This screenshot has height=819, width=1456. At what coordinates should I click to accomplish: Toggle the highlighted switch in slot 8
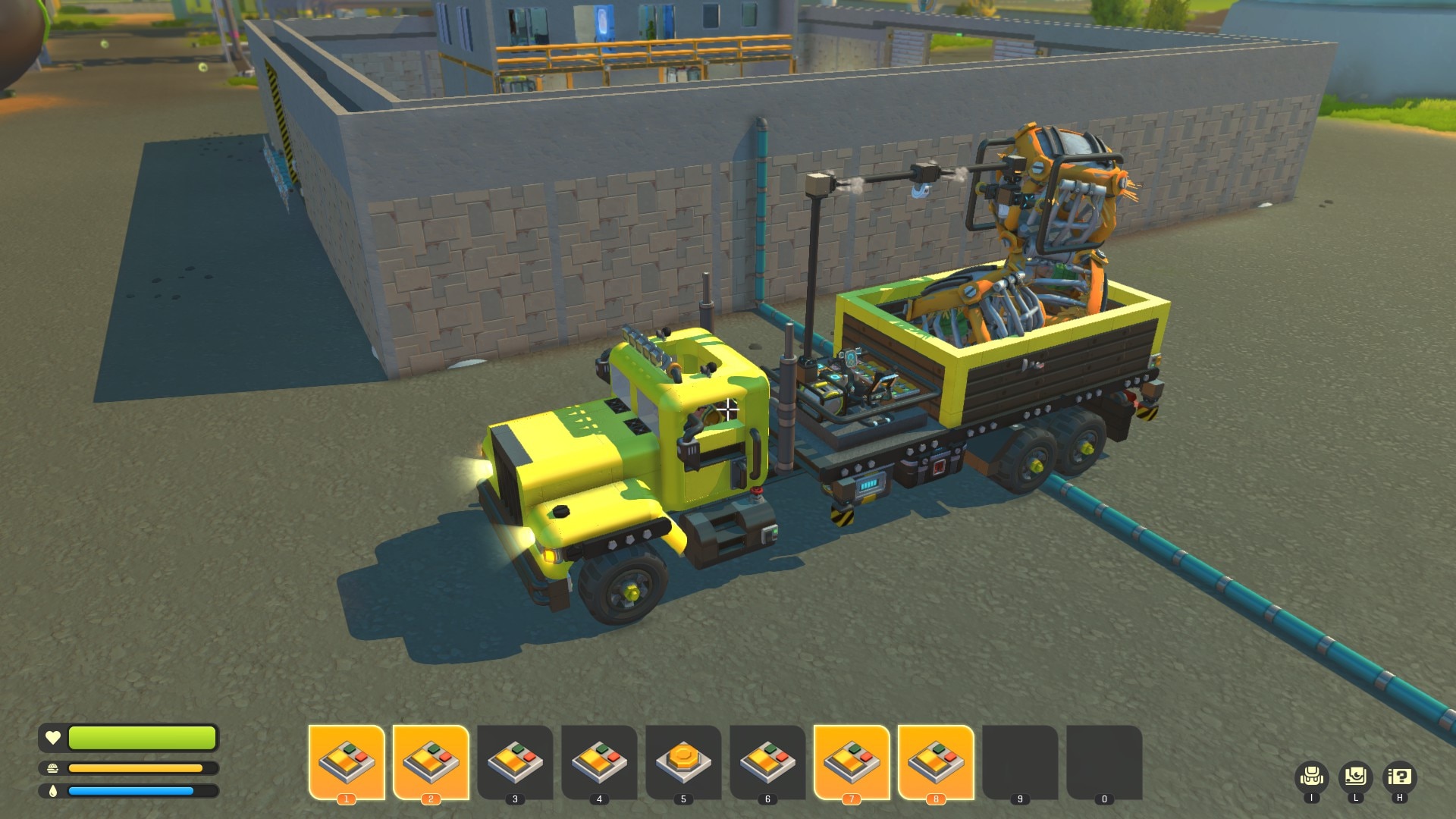936,761
